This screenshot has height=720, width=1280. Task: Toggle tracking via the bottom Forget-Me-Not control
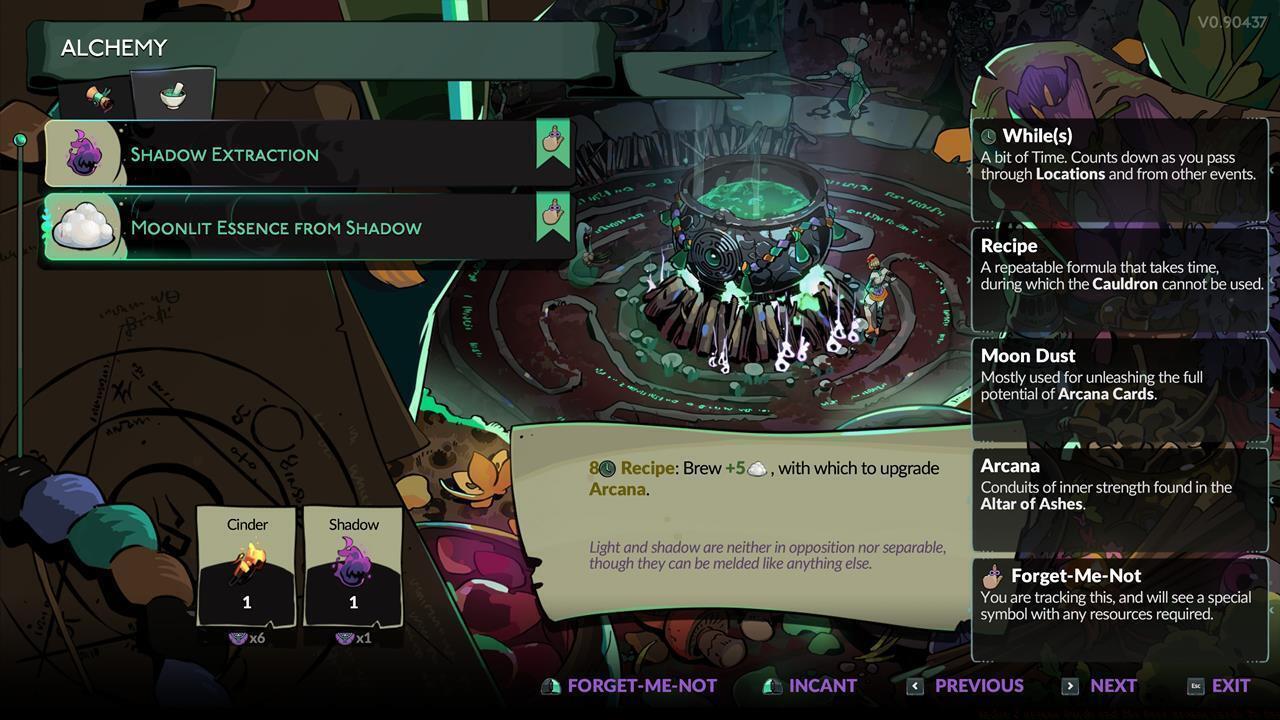pyautogui.click(x=628, y=686)
